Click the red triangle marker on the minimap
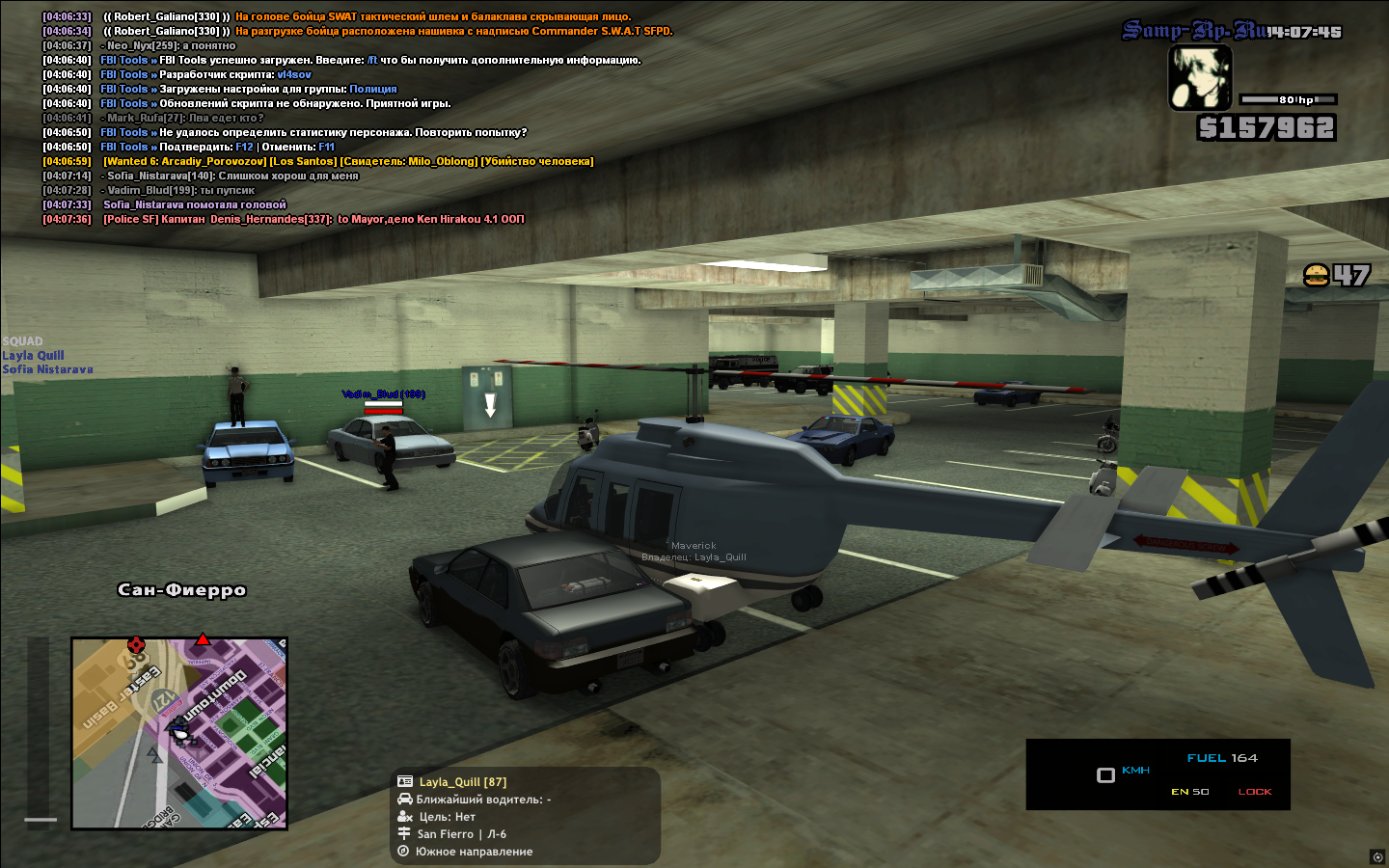 [203, 639]
